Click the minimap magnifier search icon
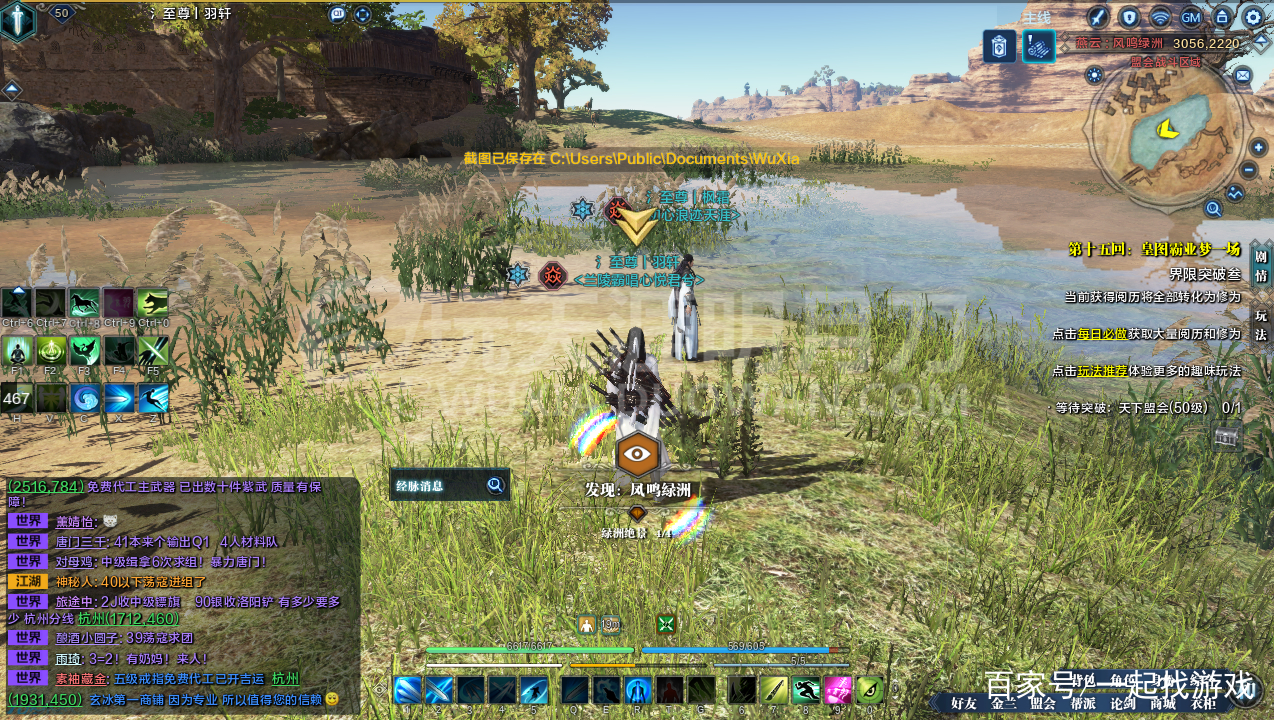Screen dimensions: 1274x720 click(x=1213, y=209)
